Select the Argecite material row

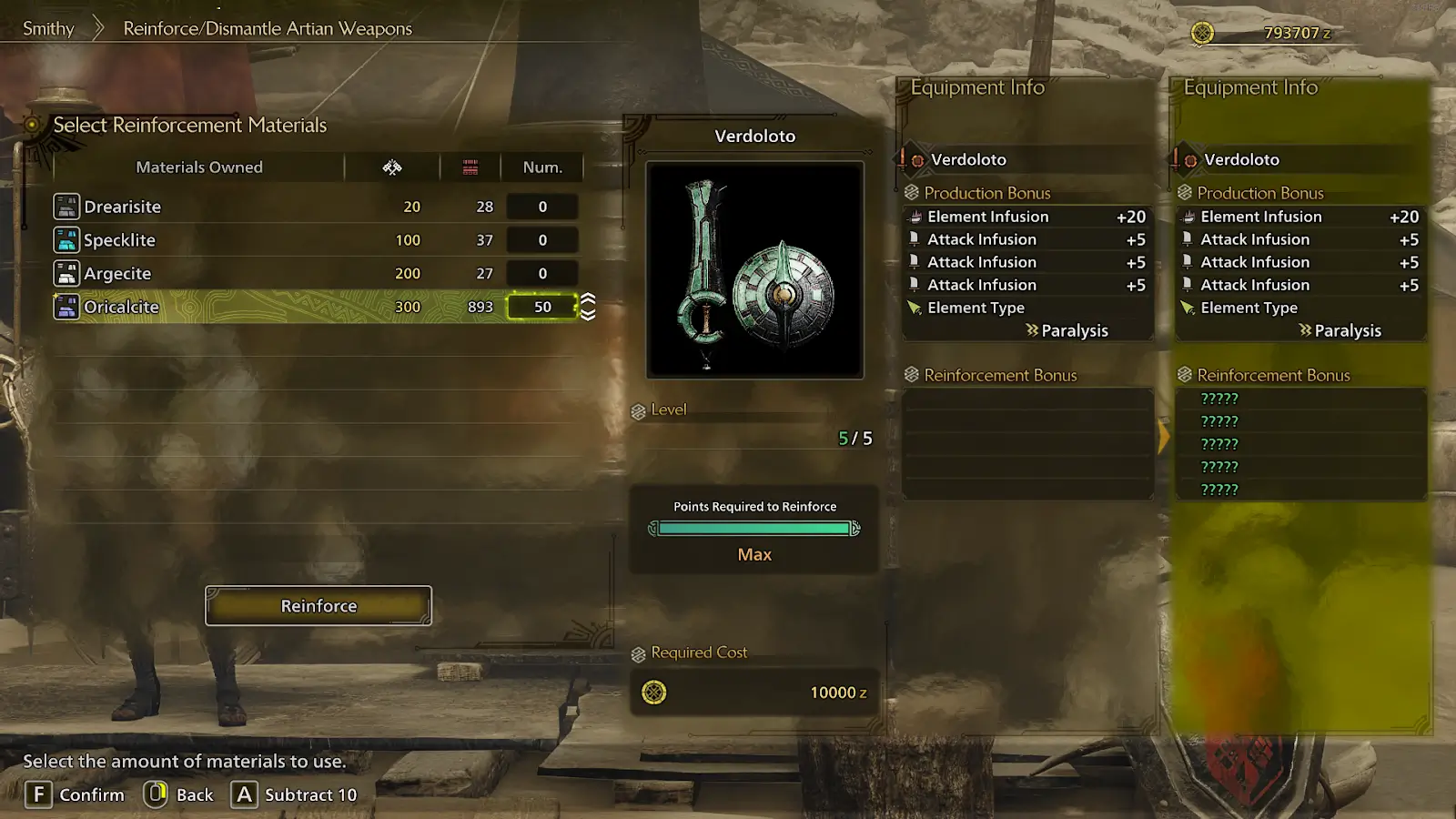coord(118,273)
